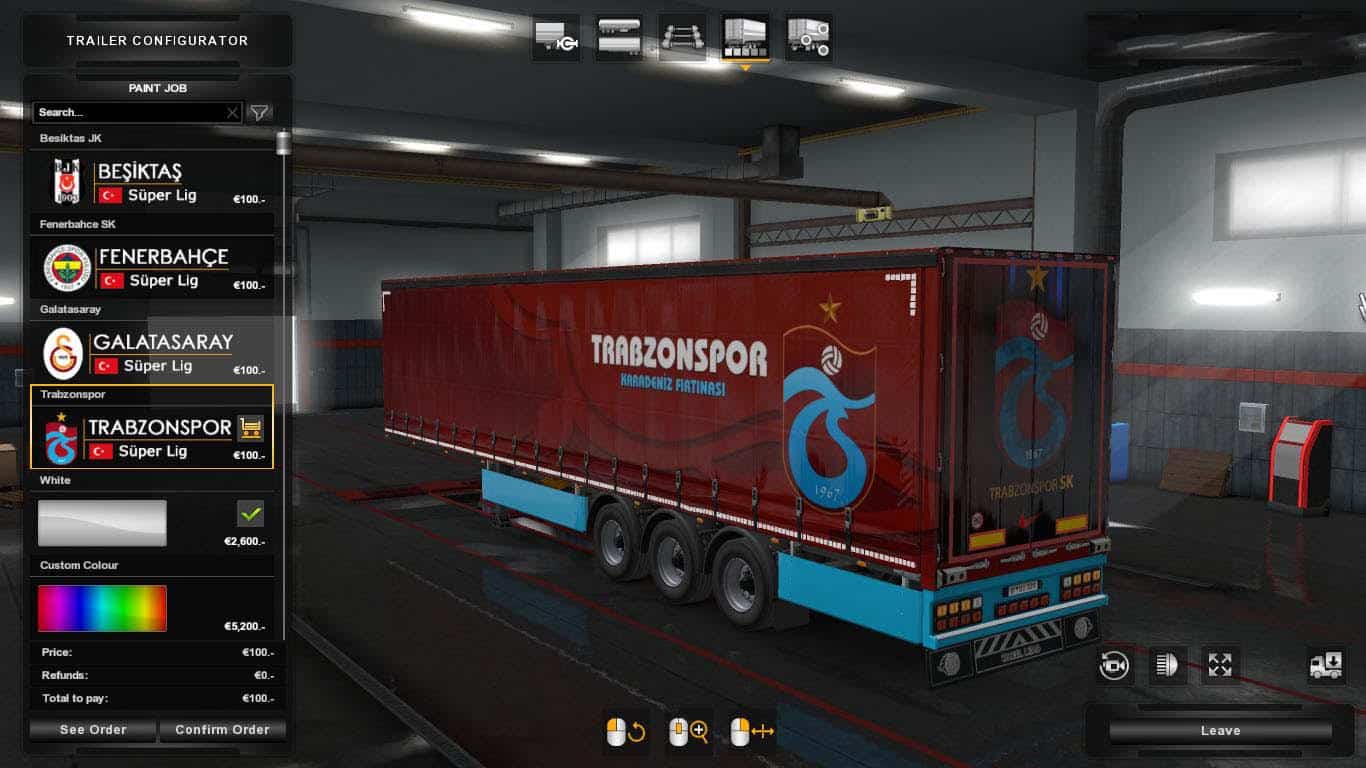Image resolution: width=1366 pixels, height=768 pixels.
Task: Open the trailer chassis tab
Action: [x=683, y=37]
